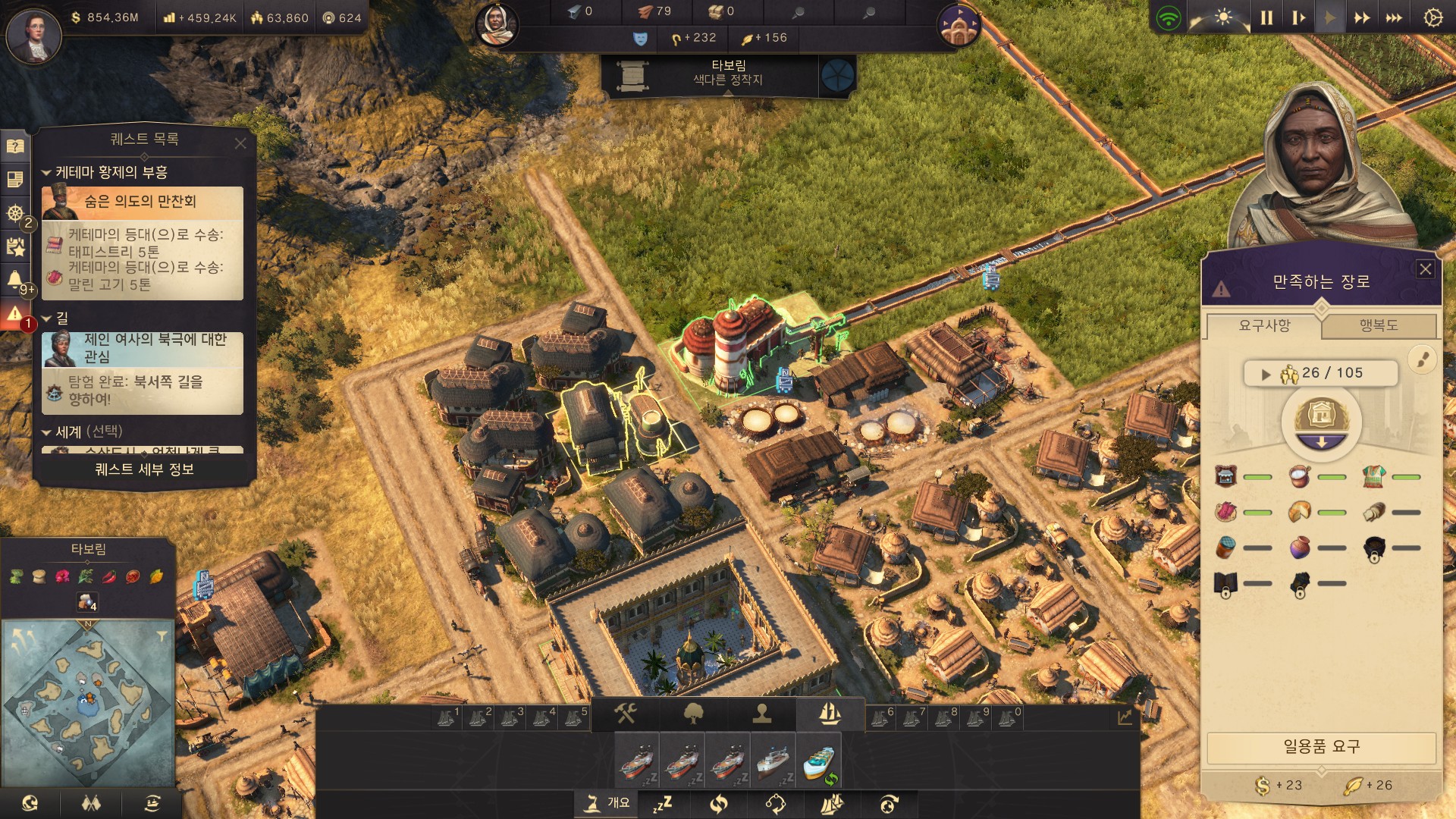Collapse the 케테마 황제의 부흥 quest group
This screenshot has width=1456, height=819.
[x=46, y=173]
